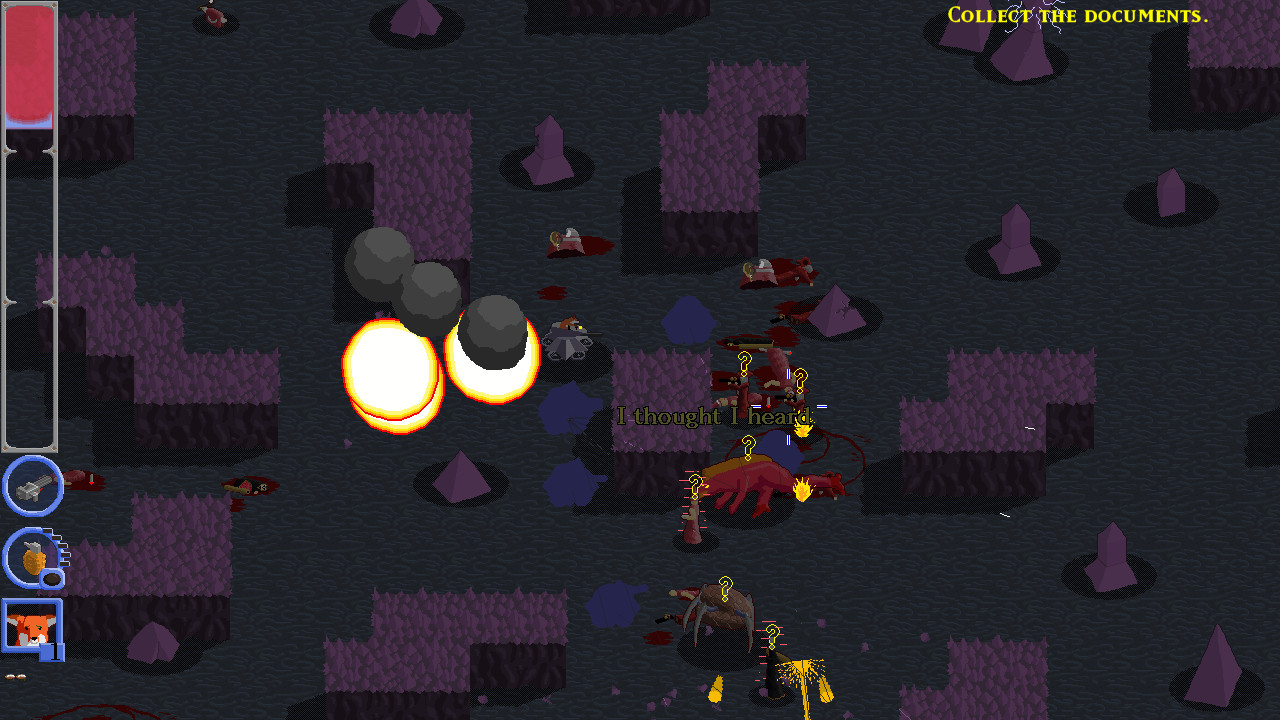Click the I thought I heard dialogue text
Image resolution: width=1280 pixels, height=720 pixels.
(x=714, y=417)
